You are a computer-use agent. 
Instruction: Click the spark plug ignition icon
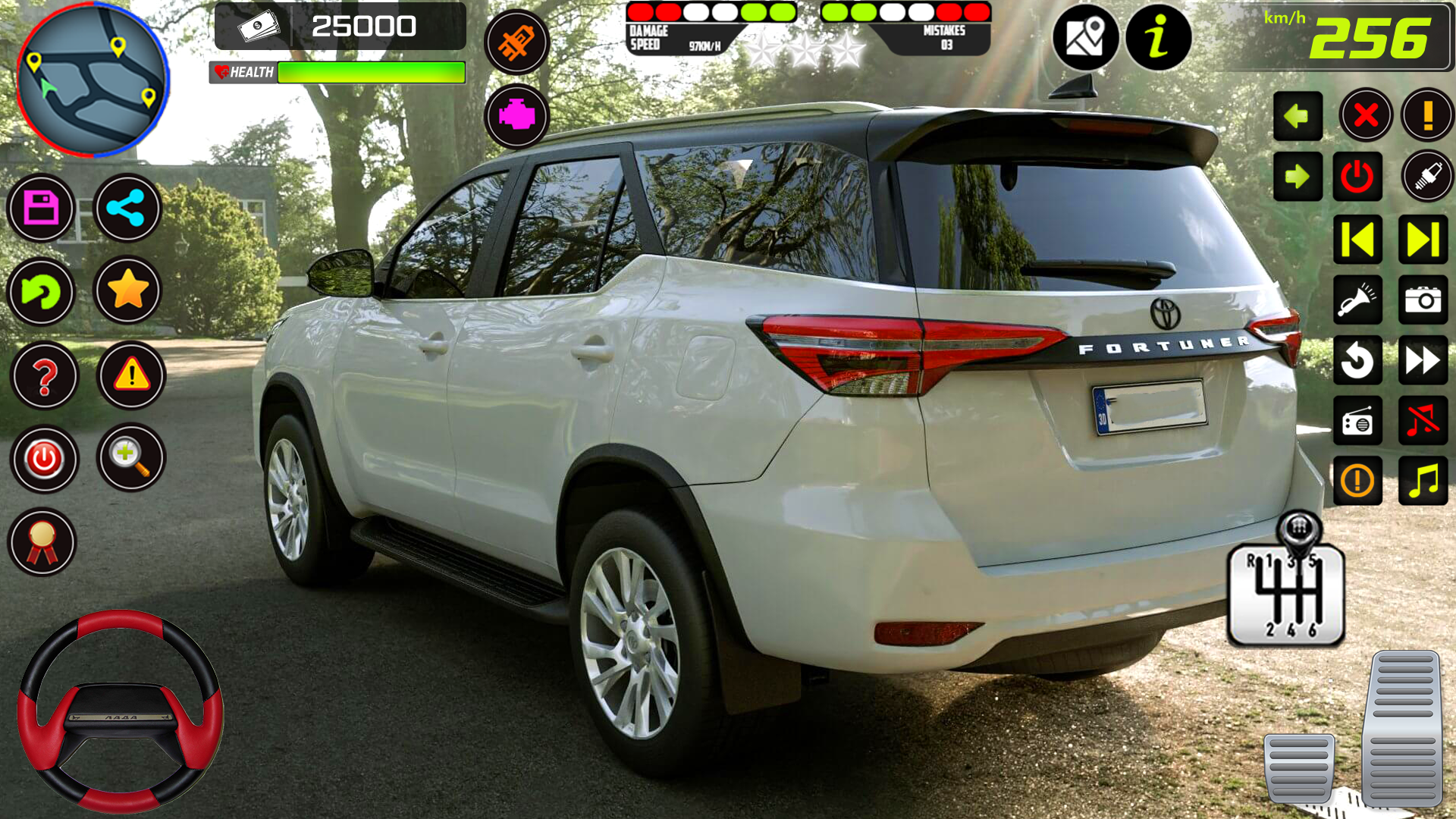coord(1423,177)
